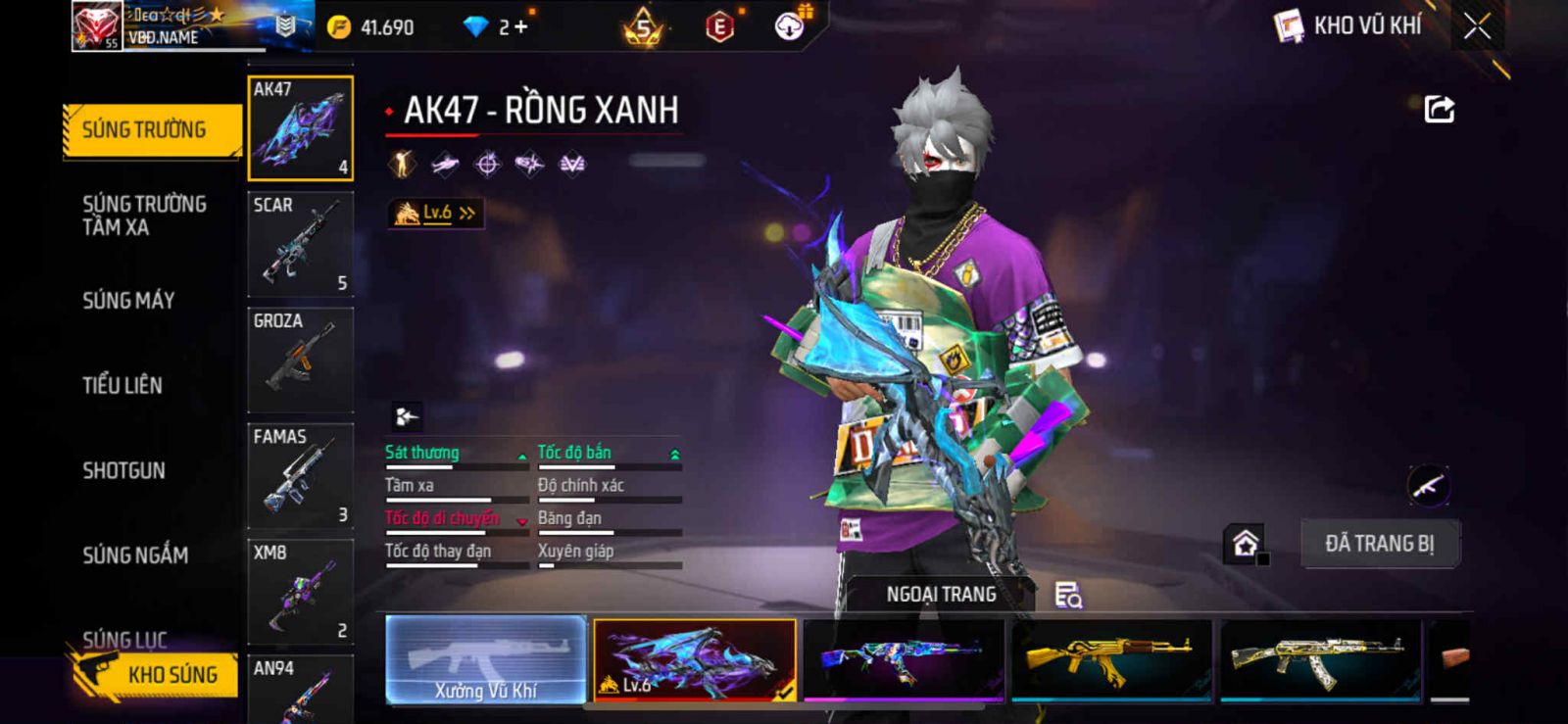Choose the SCAR weapon tile

pyautogui.click(x=300, y=244)
